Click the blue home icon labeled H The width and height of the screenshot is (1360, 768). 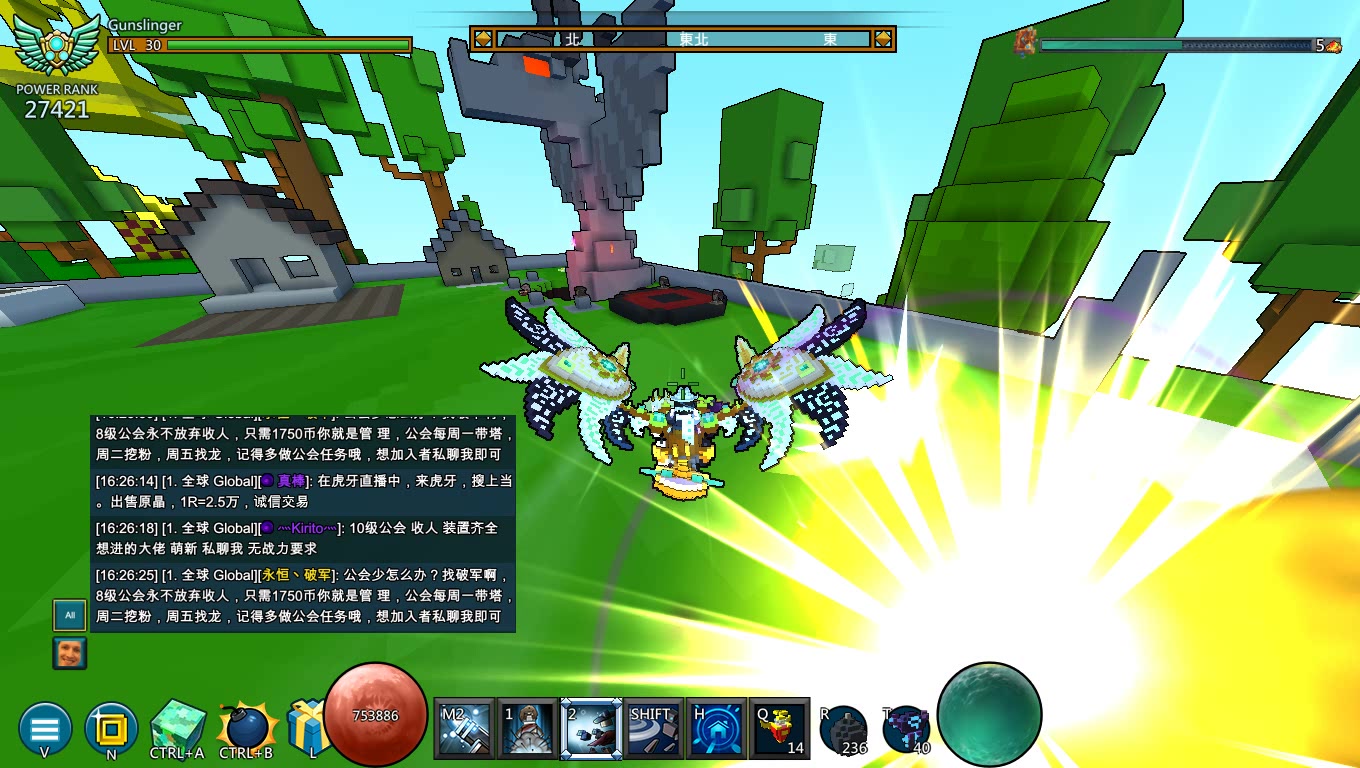click(x=716, y=729)
